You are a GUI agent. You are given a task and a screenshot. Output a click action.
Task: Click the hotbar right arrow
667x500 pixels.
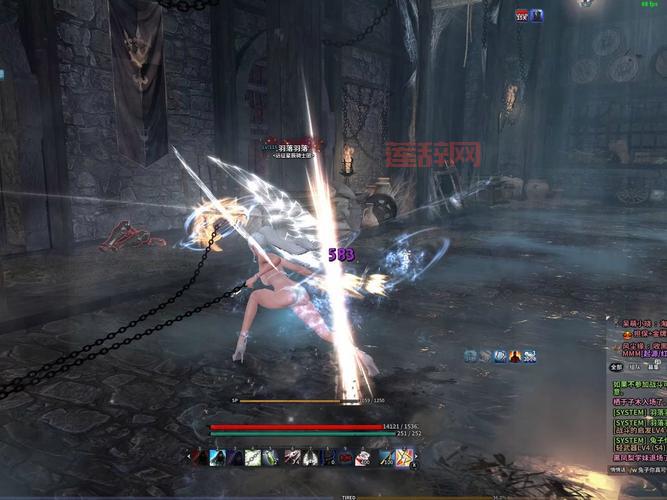417,457
